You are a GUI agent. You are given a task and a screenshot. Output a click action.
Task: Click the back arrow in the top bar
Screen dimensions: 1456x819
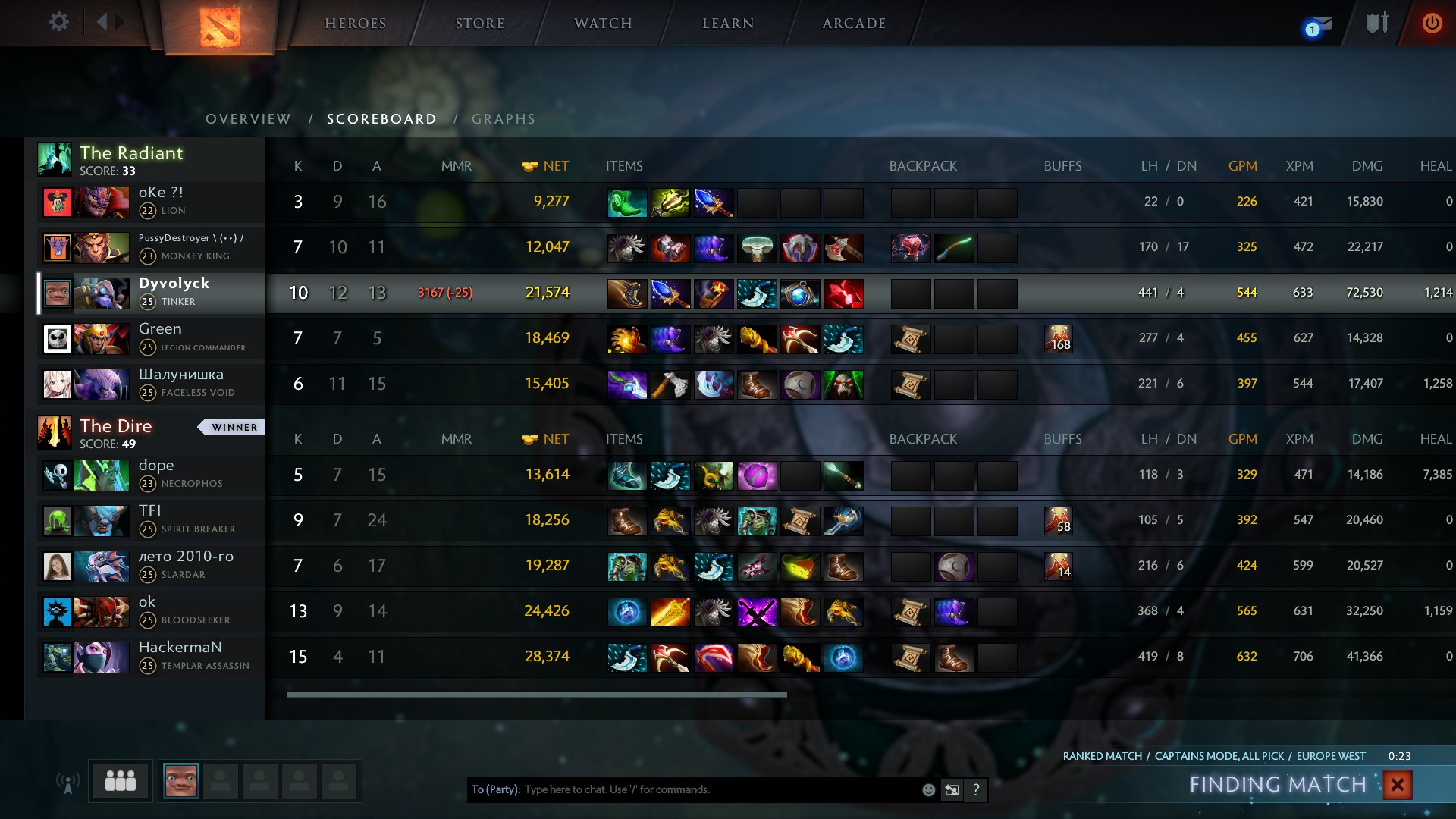pyautogui.click(x=102, y=22)
